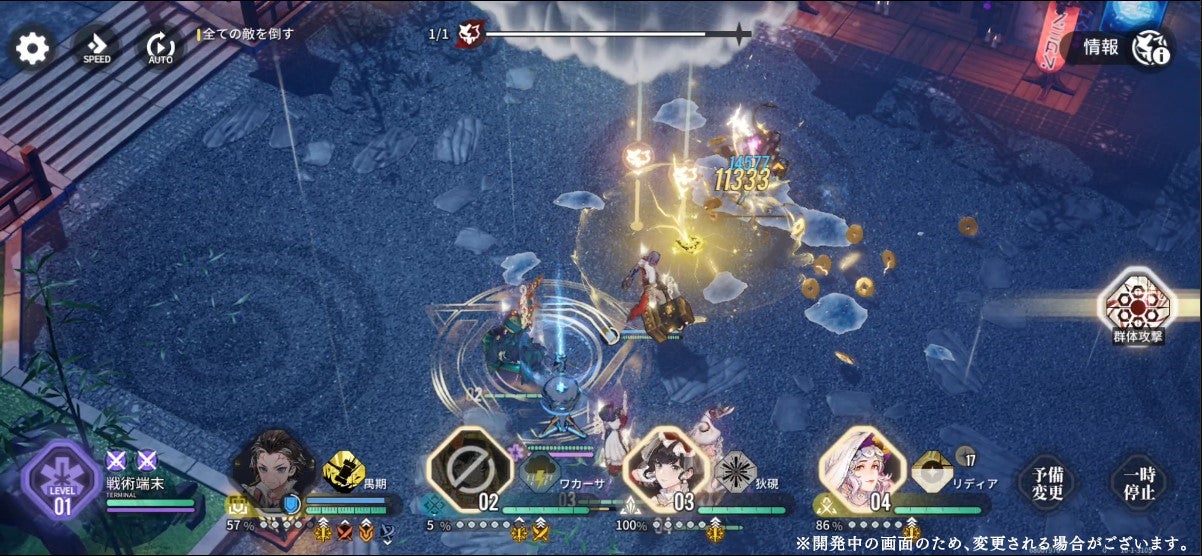
Task: Open the gear settings menu
Action: tap(32, 48)
